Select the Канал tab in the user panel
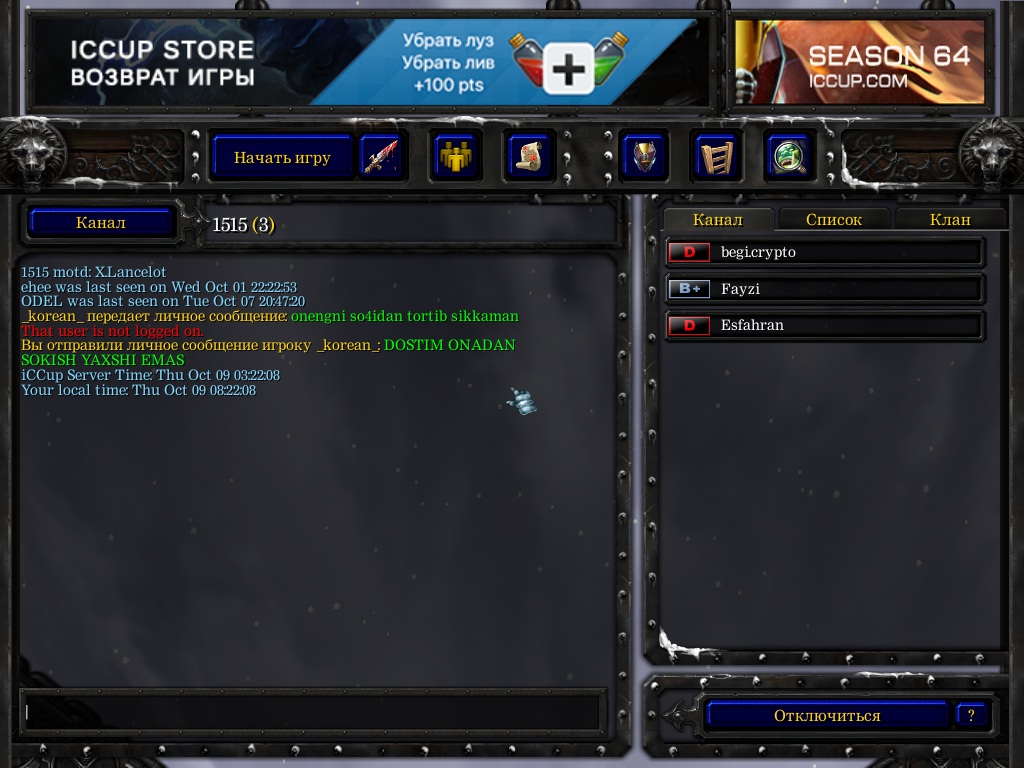The width and height of the screenshot is (1024, 768). coord(718,220)
